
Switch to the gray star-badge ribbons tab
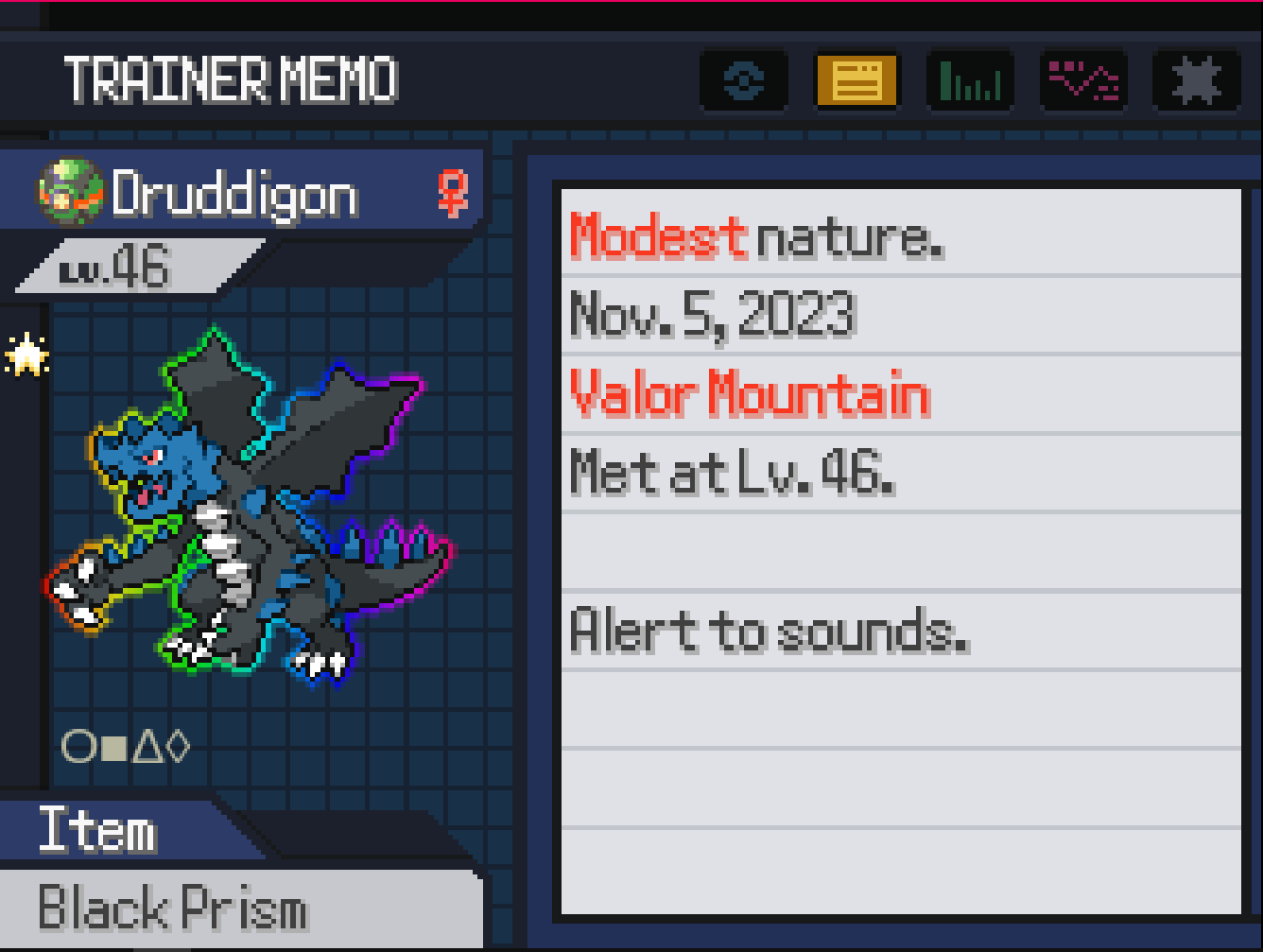[x=1197, y=81]
